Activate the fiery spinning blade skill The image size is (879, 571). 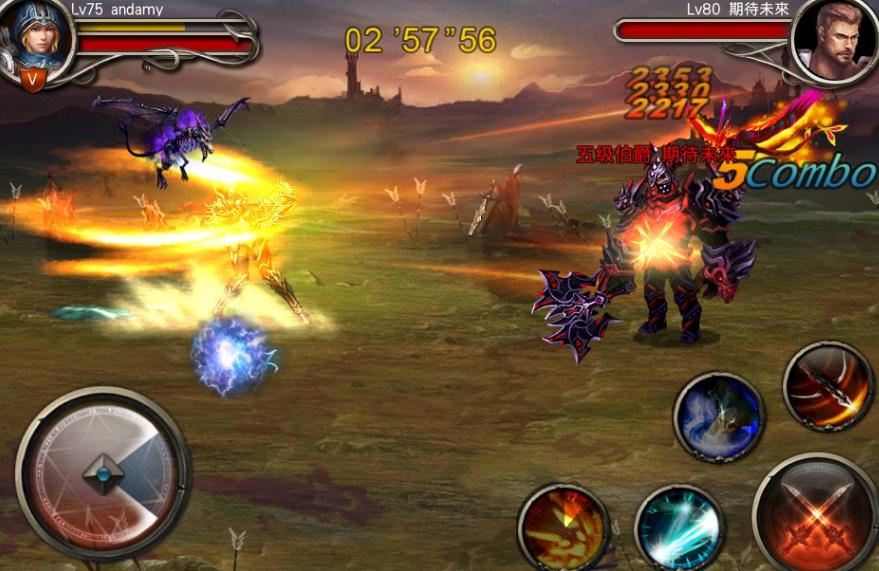tap(828, 387)
